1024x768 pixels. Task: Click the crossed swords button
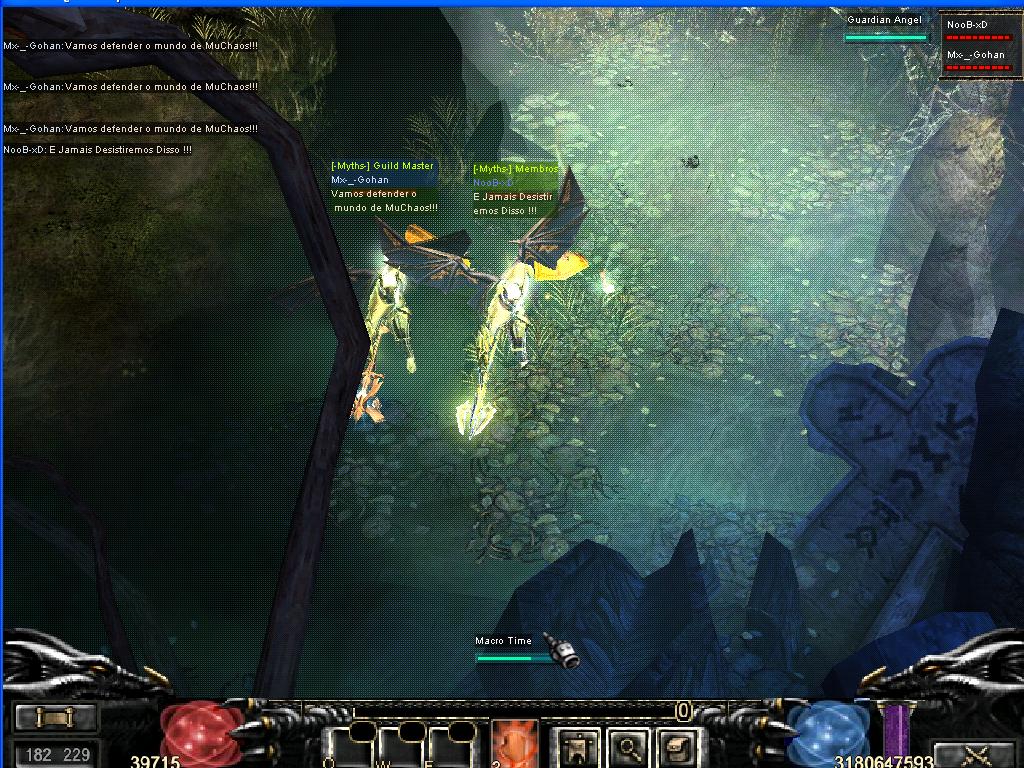pyautogui.click(x=973, y=754)
